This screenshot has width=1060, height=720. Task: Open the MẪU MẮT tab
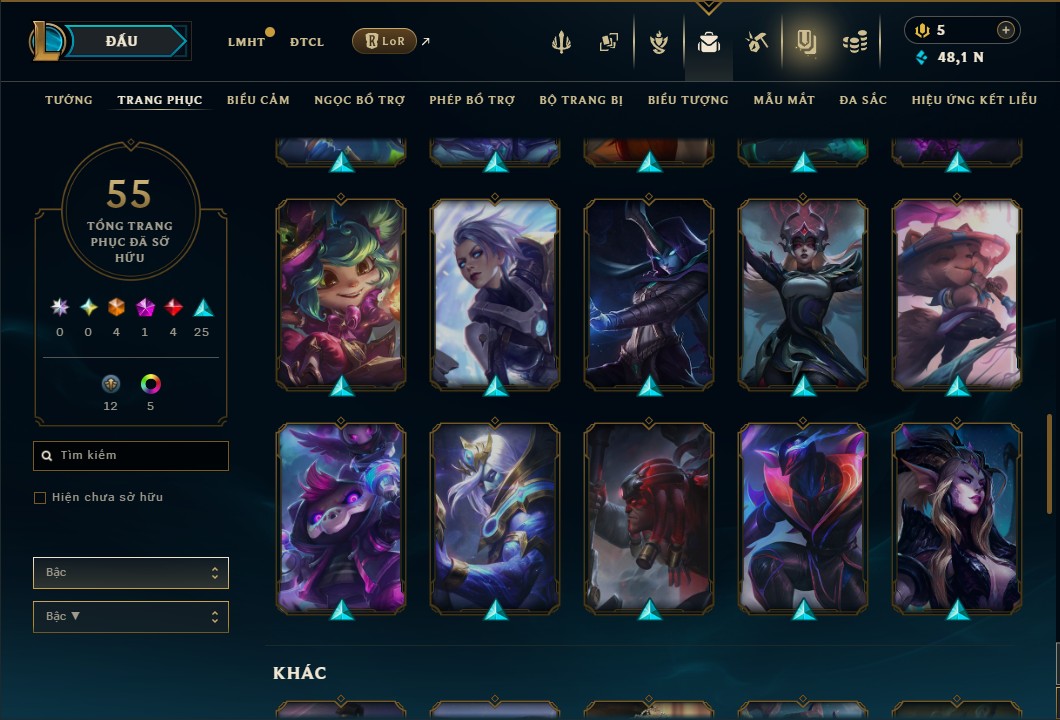784,100
